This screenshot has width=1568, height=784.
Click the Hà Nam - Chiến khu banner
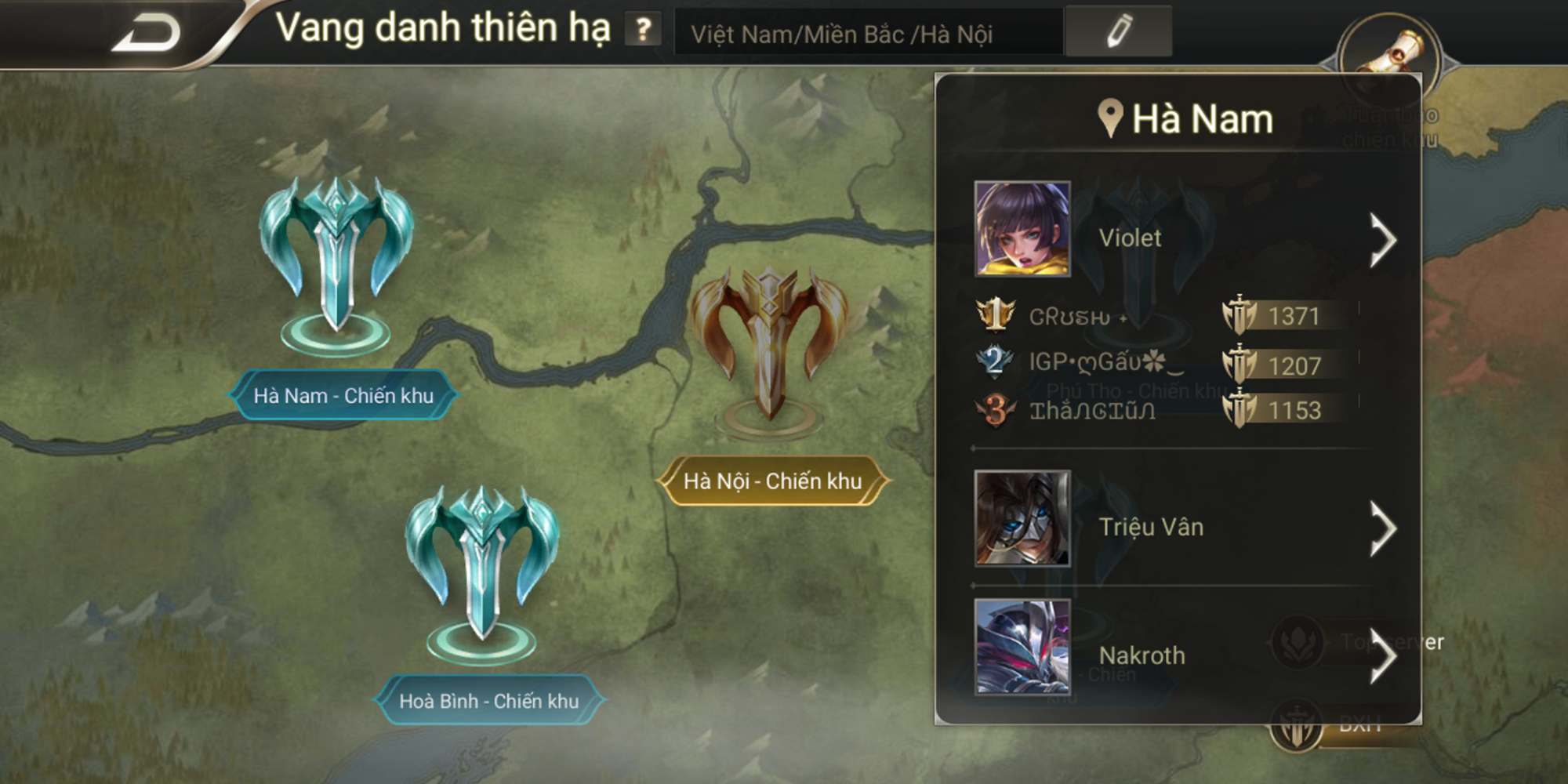[x=343, y=397]
